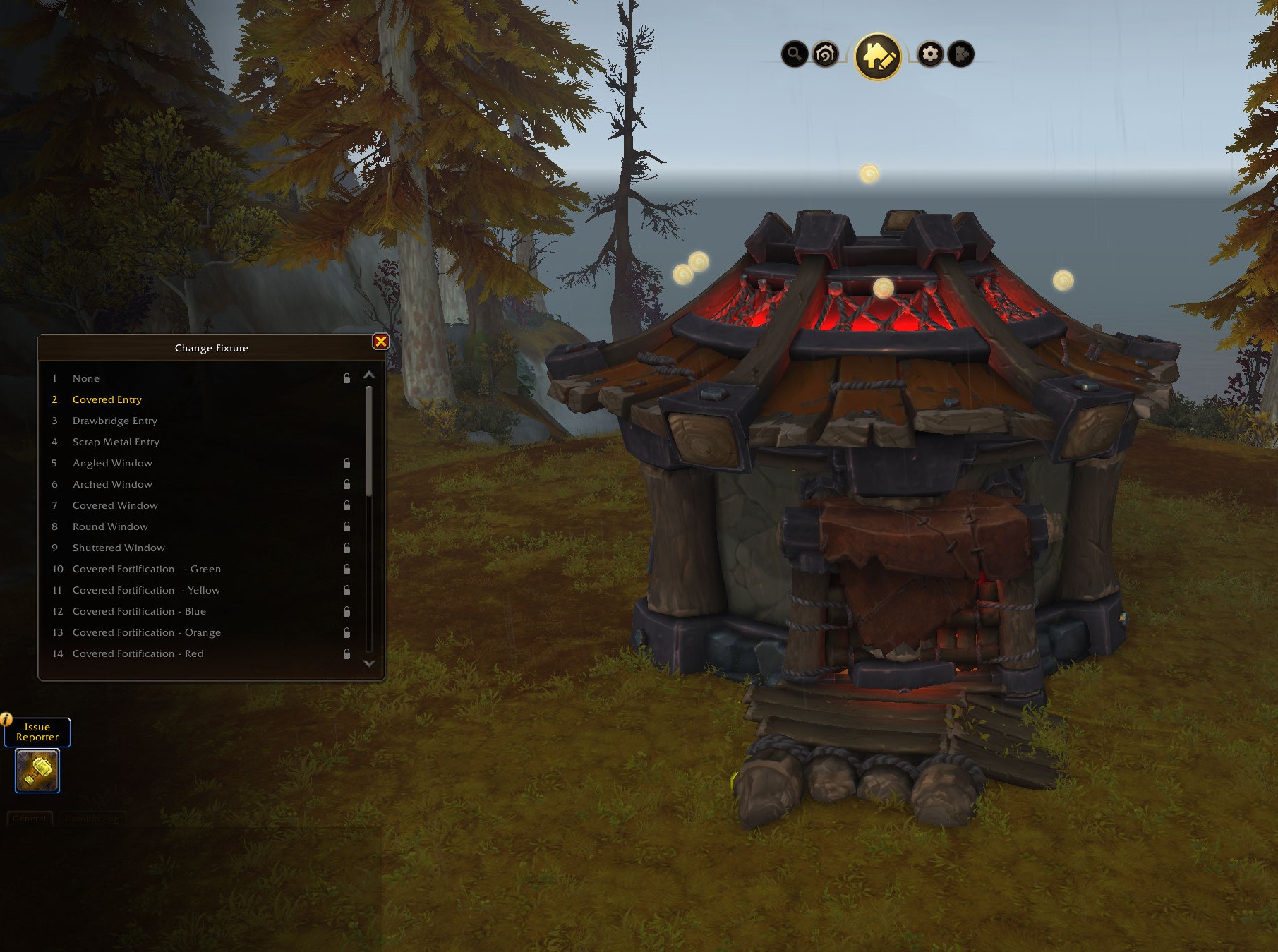Choose the Round Window entry

point(110,526)
